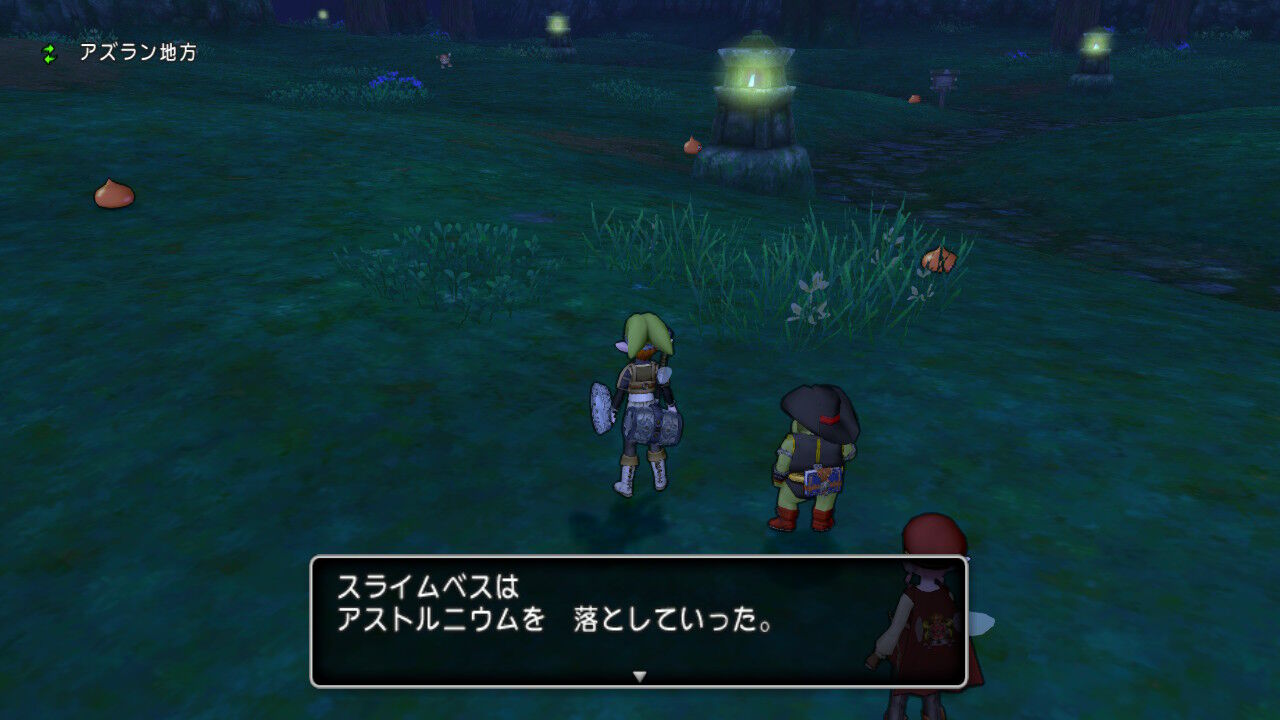This screenshot has height=720, width=1280.
Task: Click the lantern glowing in the top-right trees
Action: pyautogui.click(x=1097, y=45)
